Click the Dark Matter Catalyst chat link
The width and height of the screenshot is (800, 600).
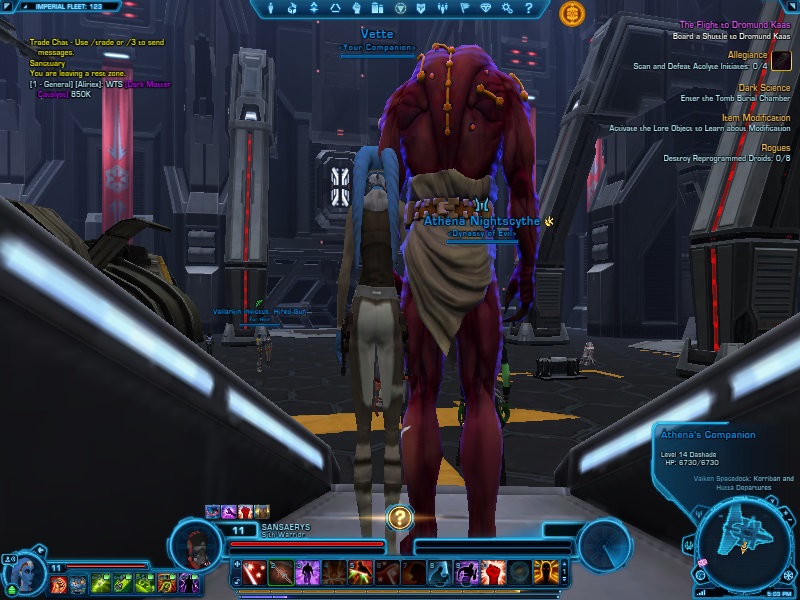click(x=144, y=85)
